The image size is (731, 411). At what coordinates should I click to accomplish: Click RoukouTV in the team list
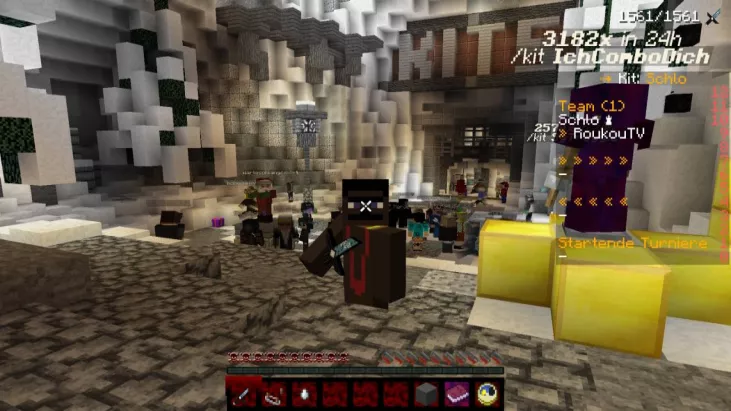[606, 135]
